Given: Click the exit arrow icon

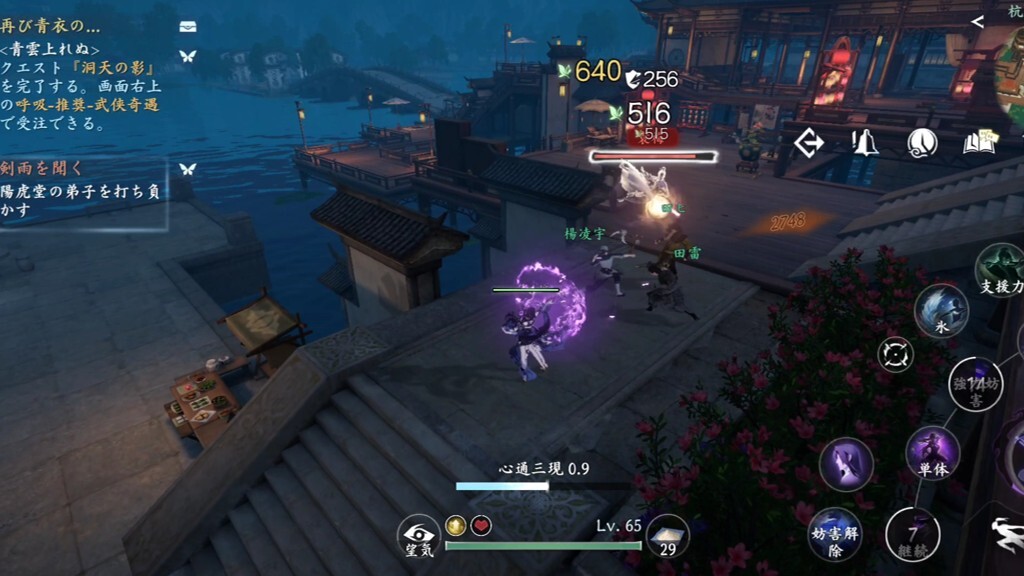Looking at the screenshot, I should coord(808,143).
